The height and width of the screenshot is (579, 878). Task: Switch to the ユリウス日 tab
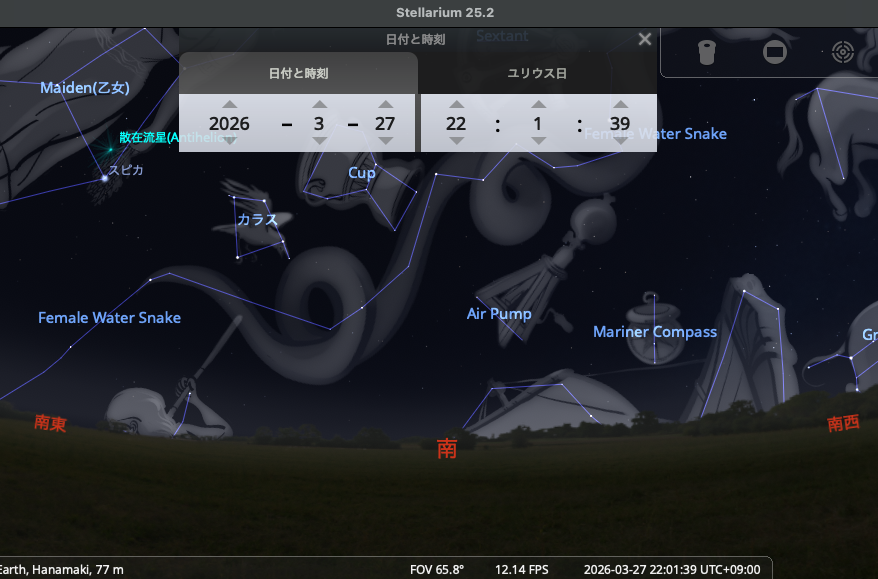[x=537, y=73]
